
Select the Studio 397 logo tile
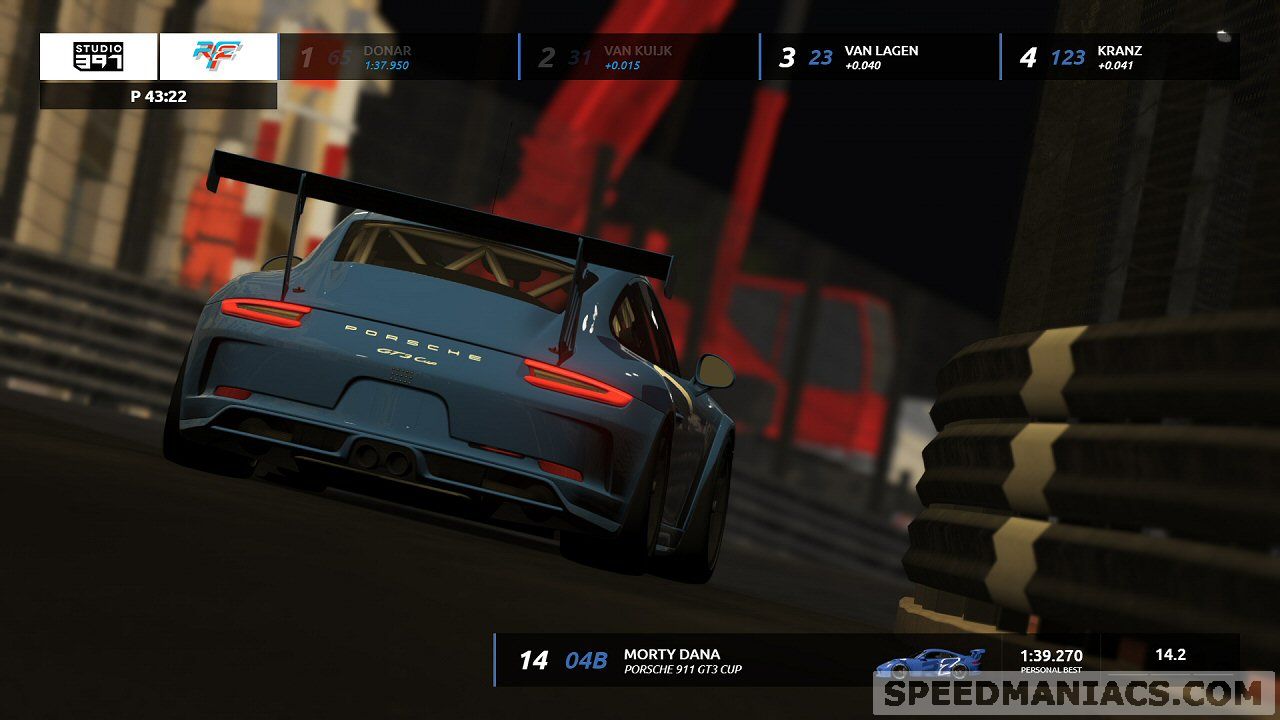pos(98,57)
